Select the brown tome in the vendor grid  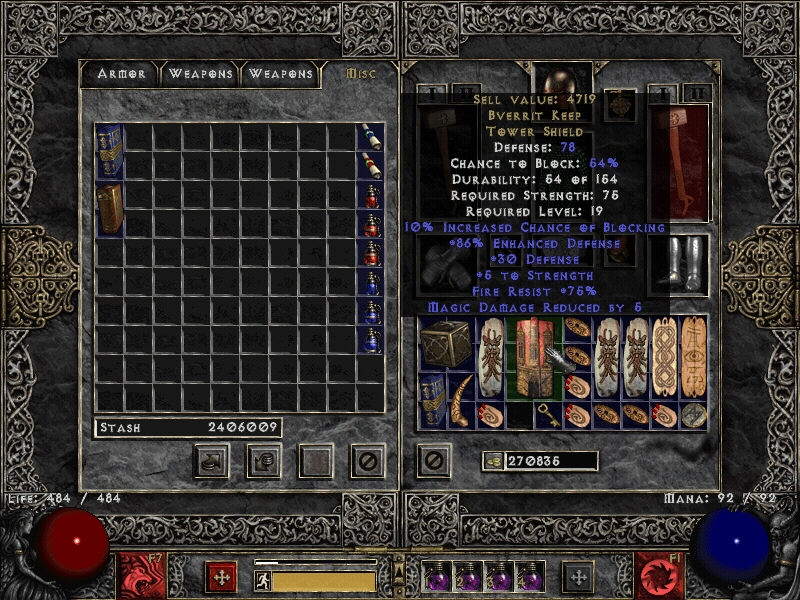[x=109, y=208]
